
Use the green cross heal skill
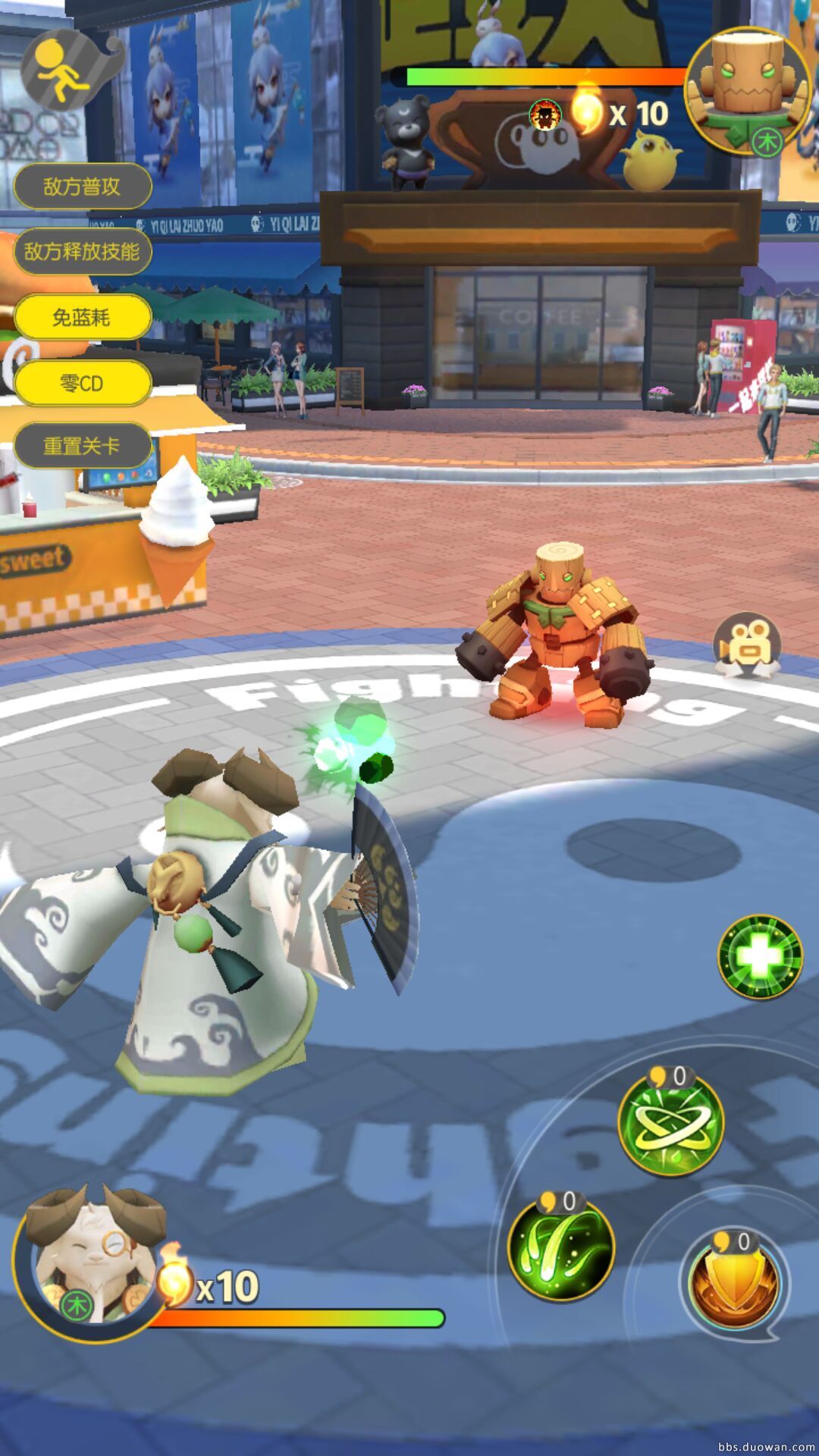click(760, 956)
